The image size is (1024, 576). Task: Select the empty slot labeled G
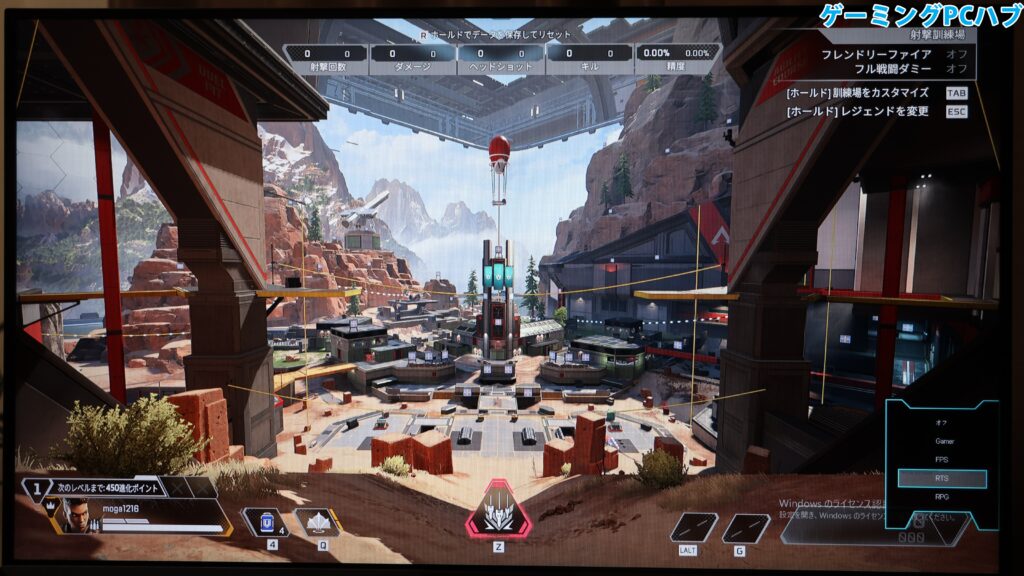[x=746, y=527]
